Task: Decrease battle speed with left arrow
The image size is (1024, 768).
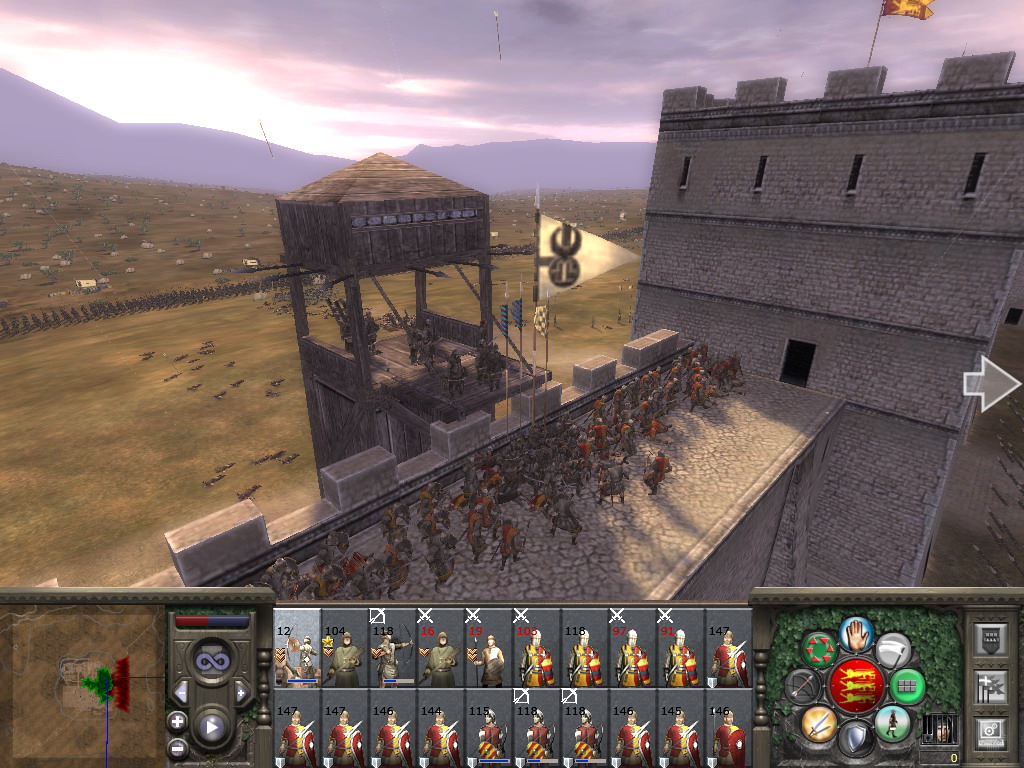Action: tap(181, 692)
